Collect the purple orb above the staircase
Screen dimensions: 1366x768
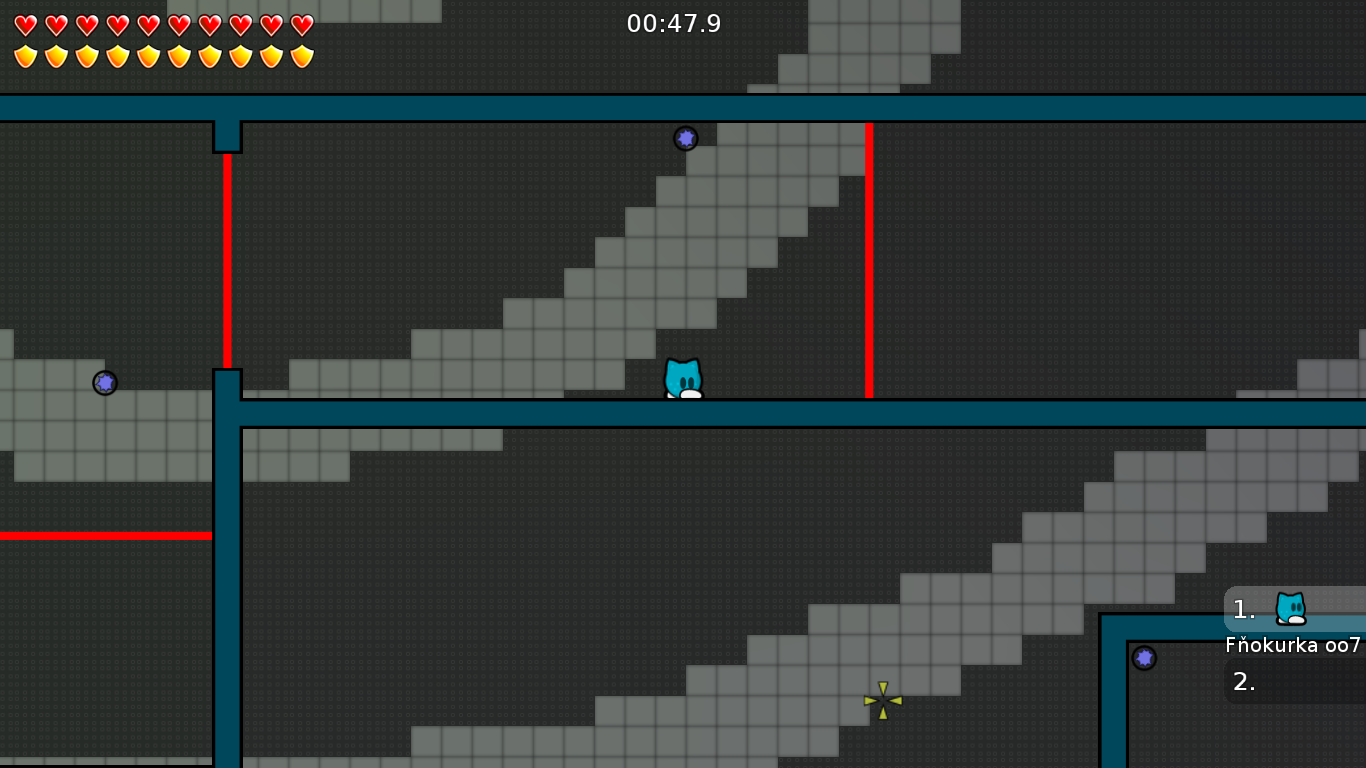click(x=686, y=139)
